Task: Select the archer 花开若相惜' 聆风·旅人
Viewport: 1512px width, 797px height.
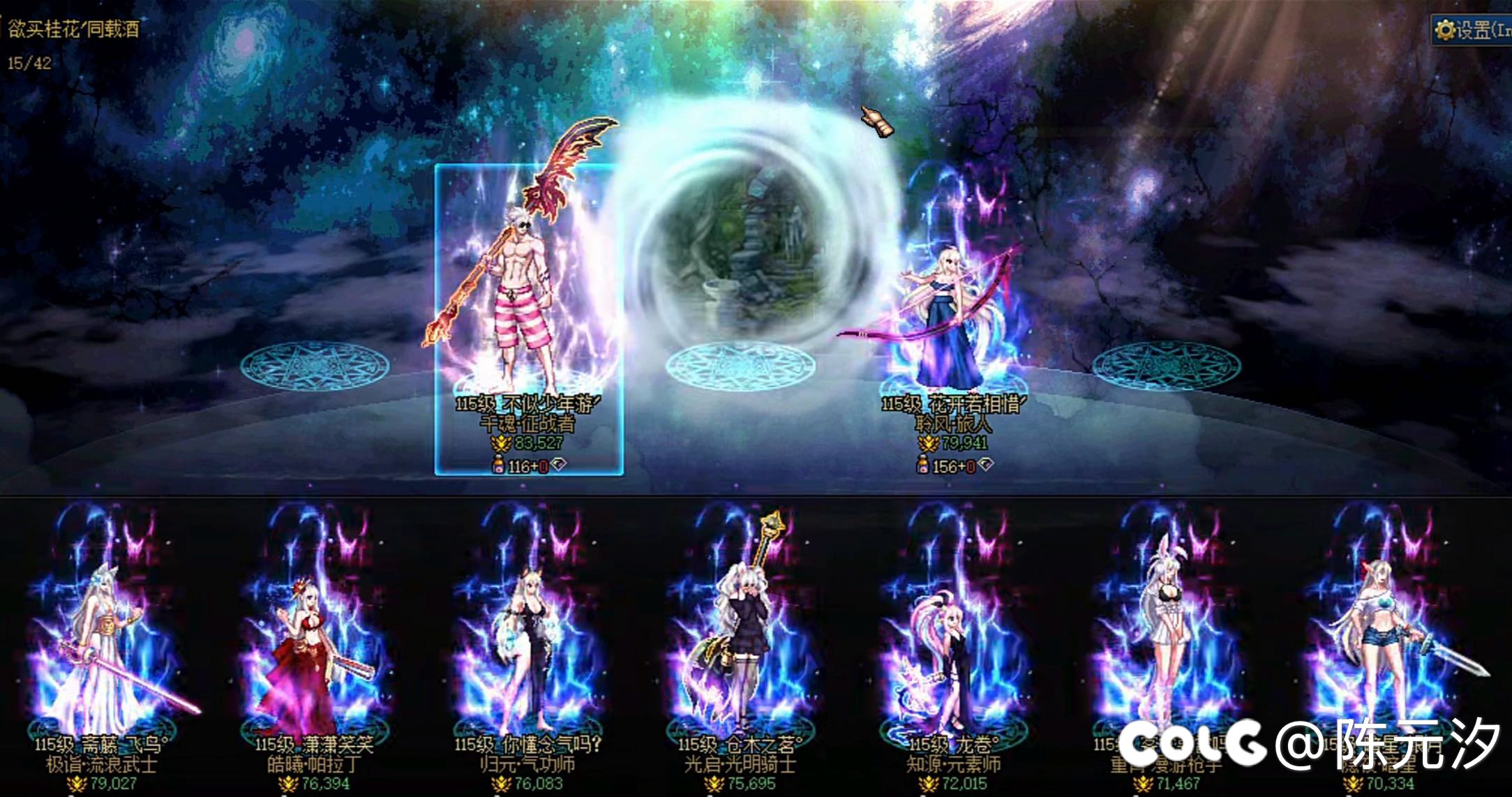Action: point(949,300)
